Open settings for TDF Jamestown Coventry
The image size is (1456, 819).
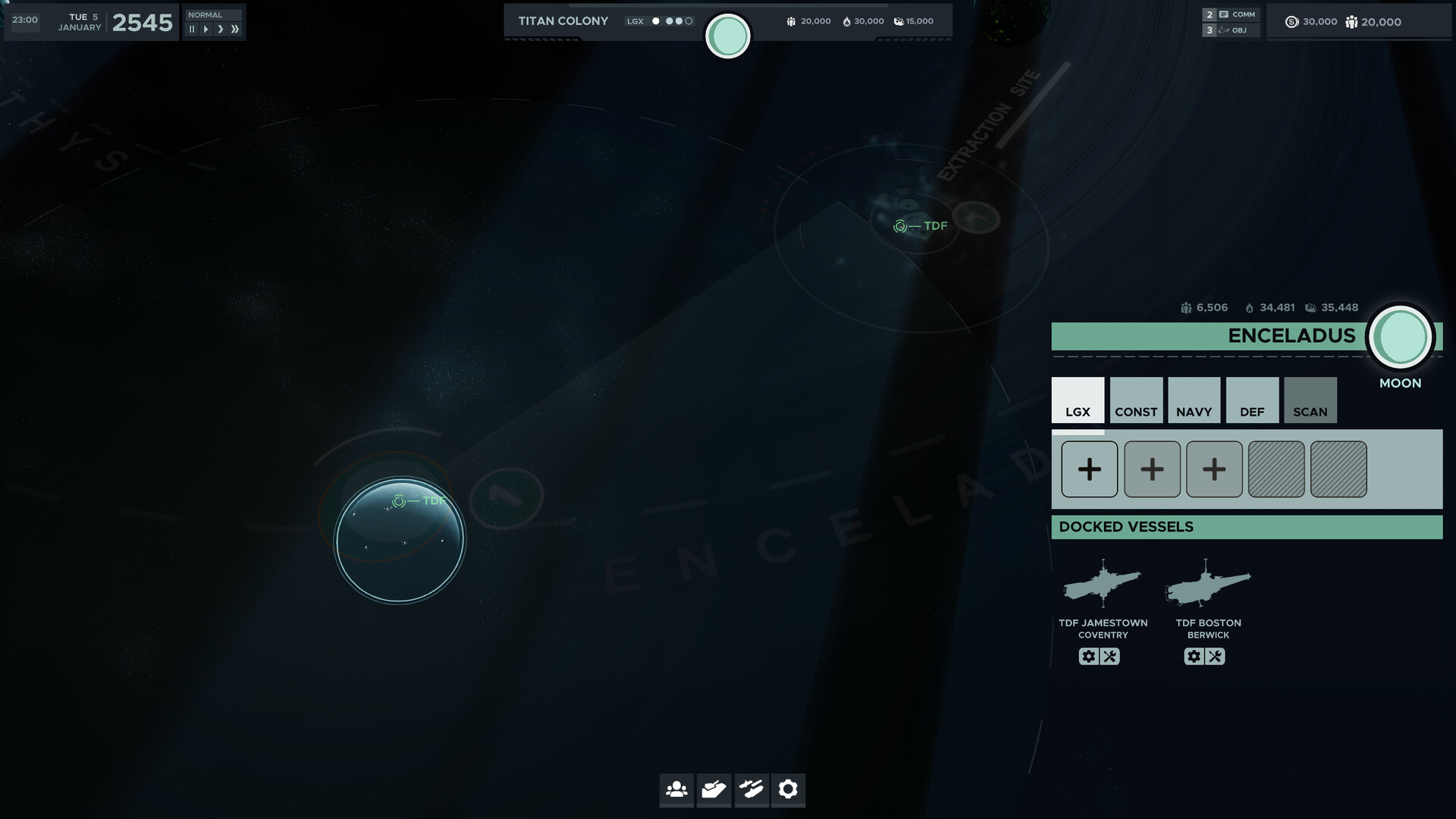tap(1089, 656)
